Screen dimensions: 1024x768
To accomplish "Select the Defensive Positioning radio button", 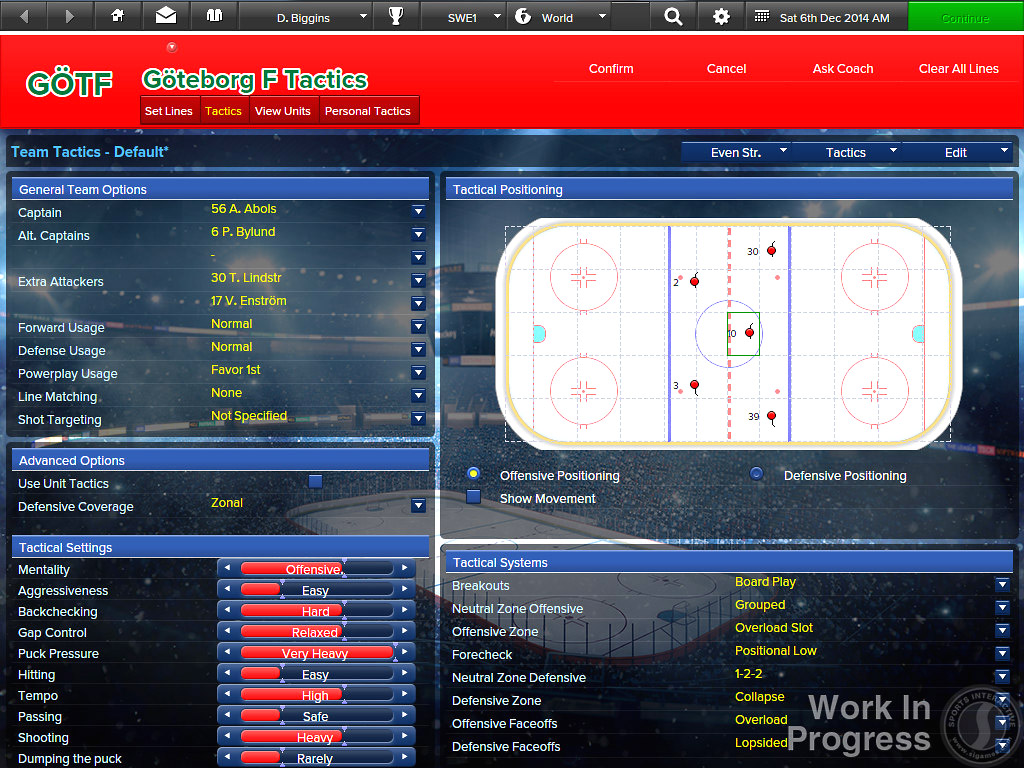I will coord(757,474).
